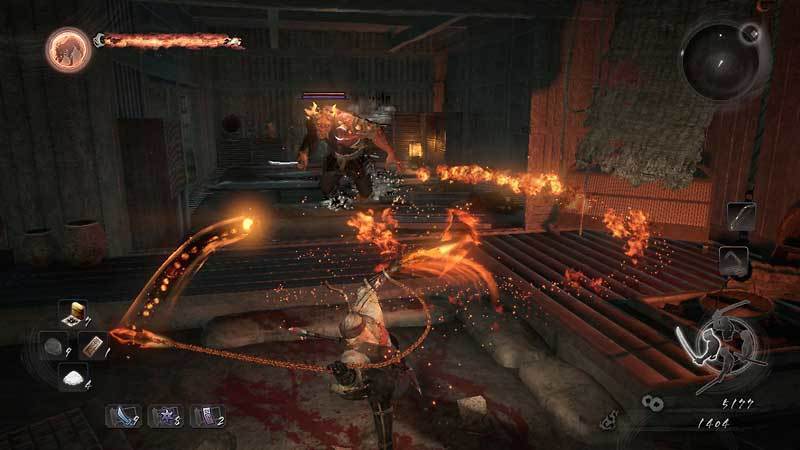
Task: Activate the blue blade shortcut slot
Action: [x=122, y=415]
